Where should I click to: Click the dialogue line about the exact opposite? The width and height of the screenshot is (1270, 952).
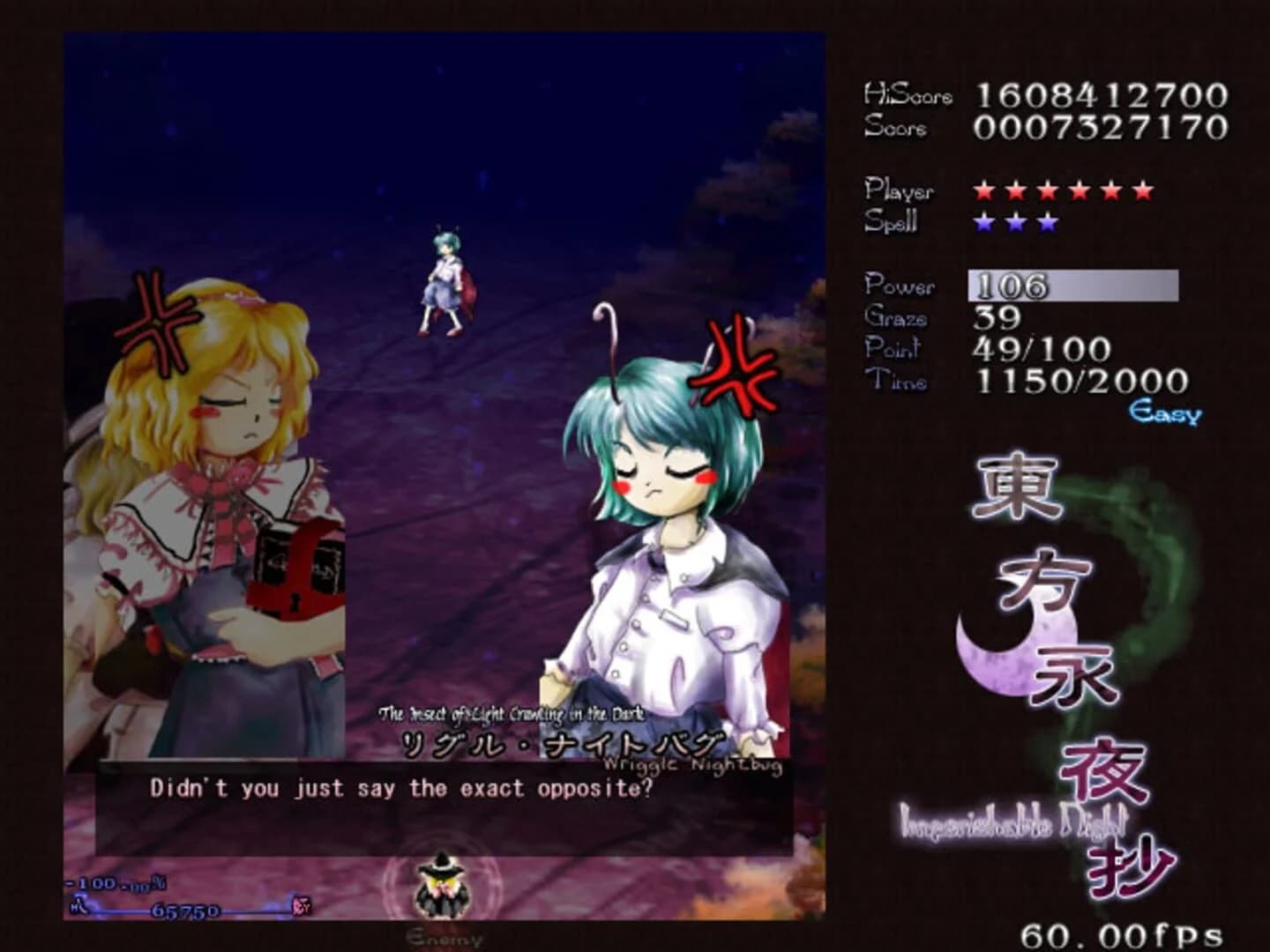point(401,789)
